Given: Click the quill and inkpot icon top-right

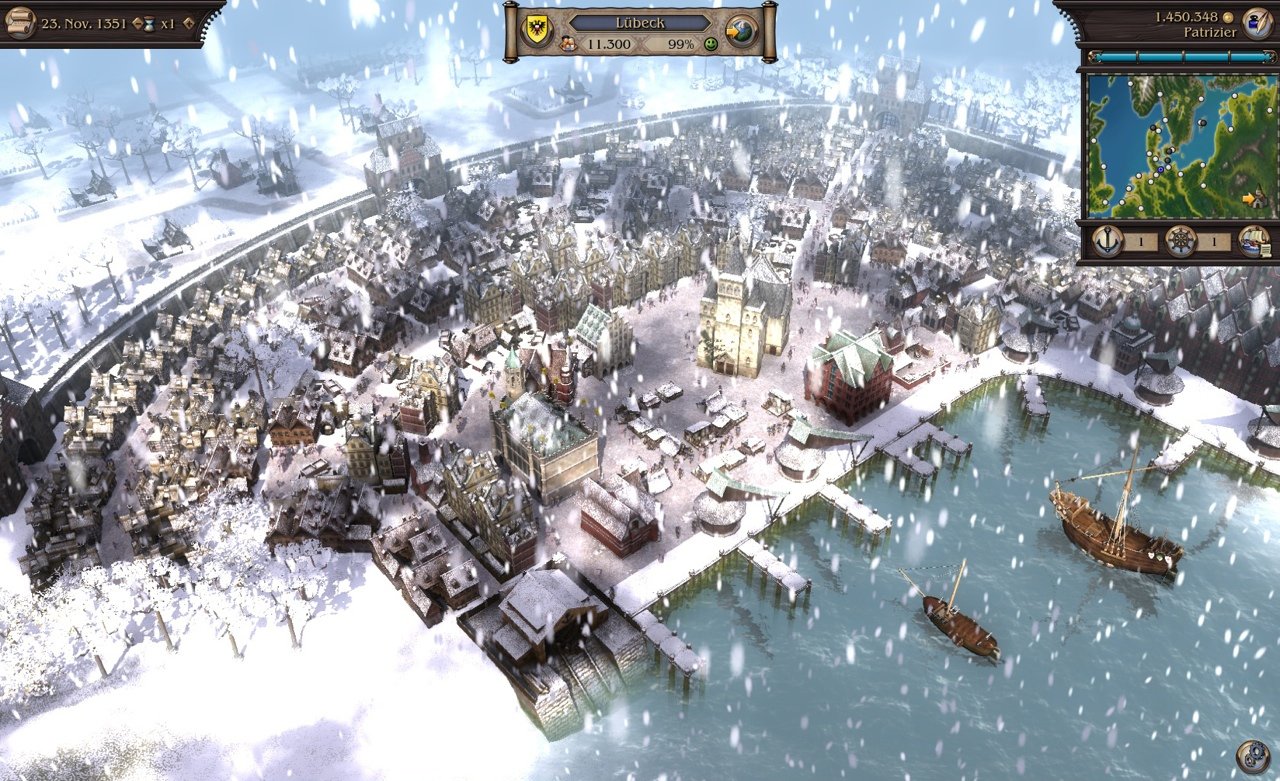Looking at the screenshot, I should coord(1256,23).
